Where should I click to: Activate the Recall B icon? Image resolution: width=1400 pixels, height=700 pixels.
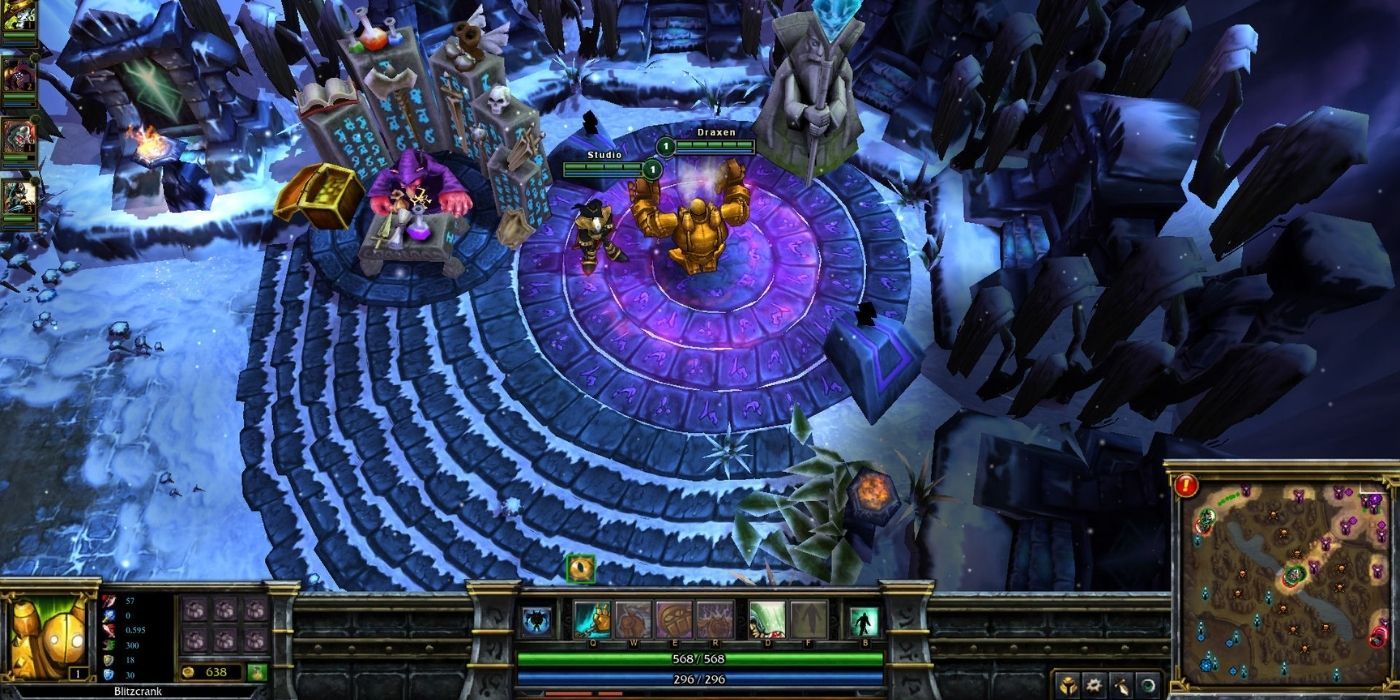[x=863, y=621]
